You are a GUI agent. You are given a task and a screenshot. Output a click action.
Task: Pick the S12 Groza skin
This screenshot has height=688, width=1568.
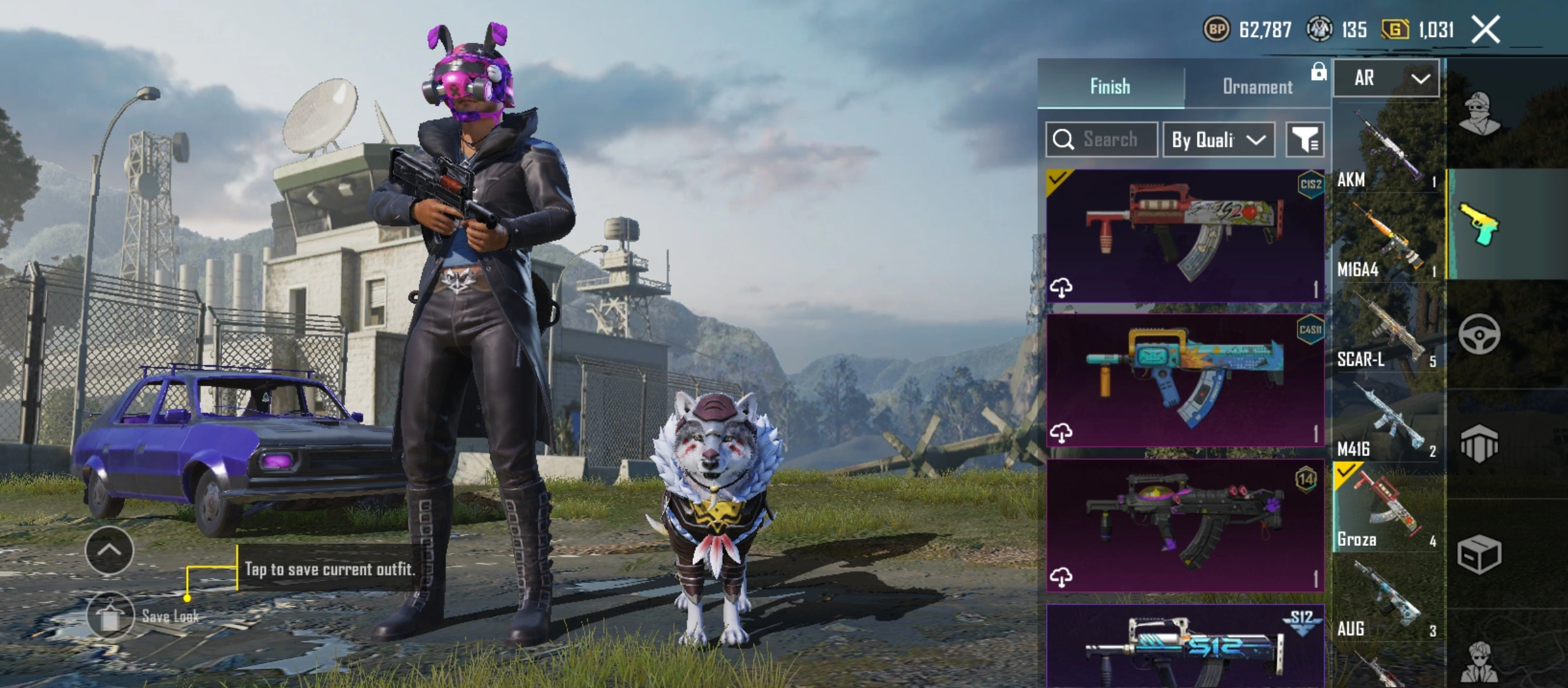[1185, 647]
